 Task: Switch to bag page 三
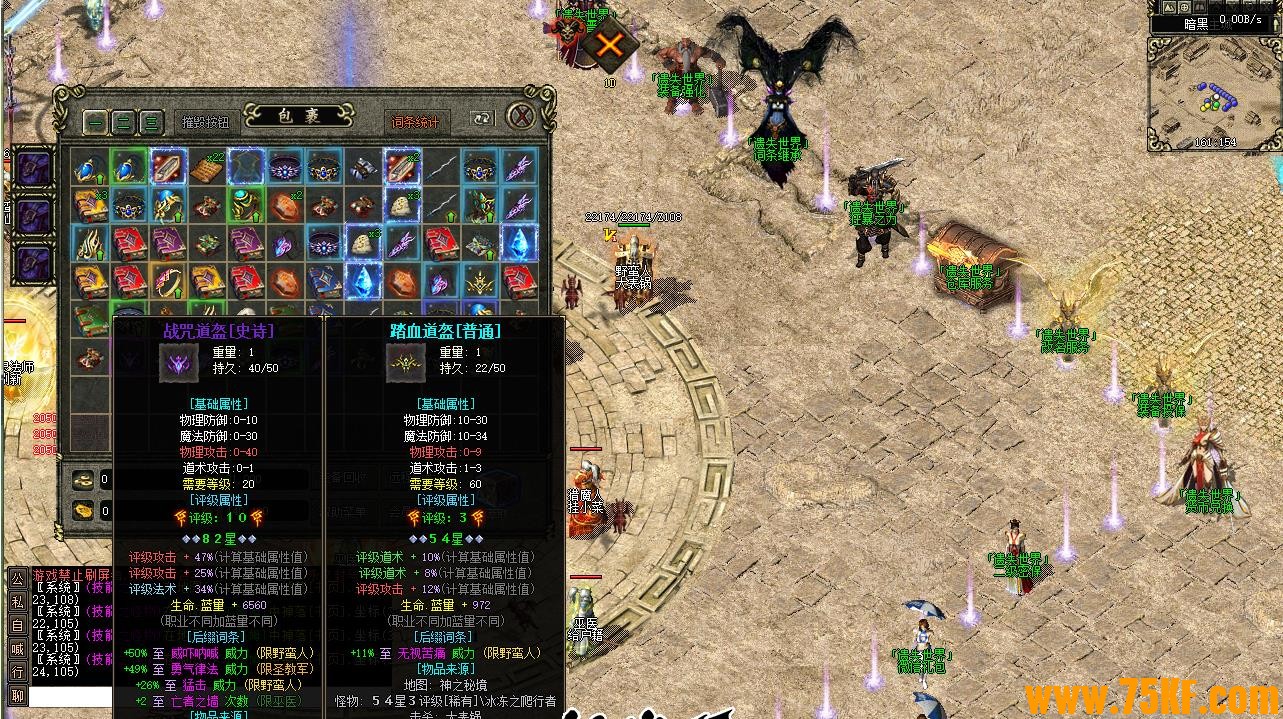pyautogui.click(x=151, y=122)
